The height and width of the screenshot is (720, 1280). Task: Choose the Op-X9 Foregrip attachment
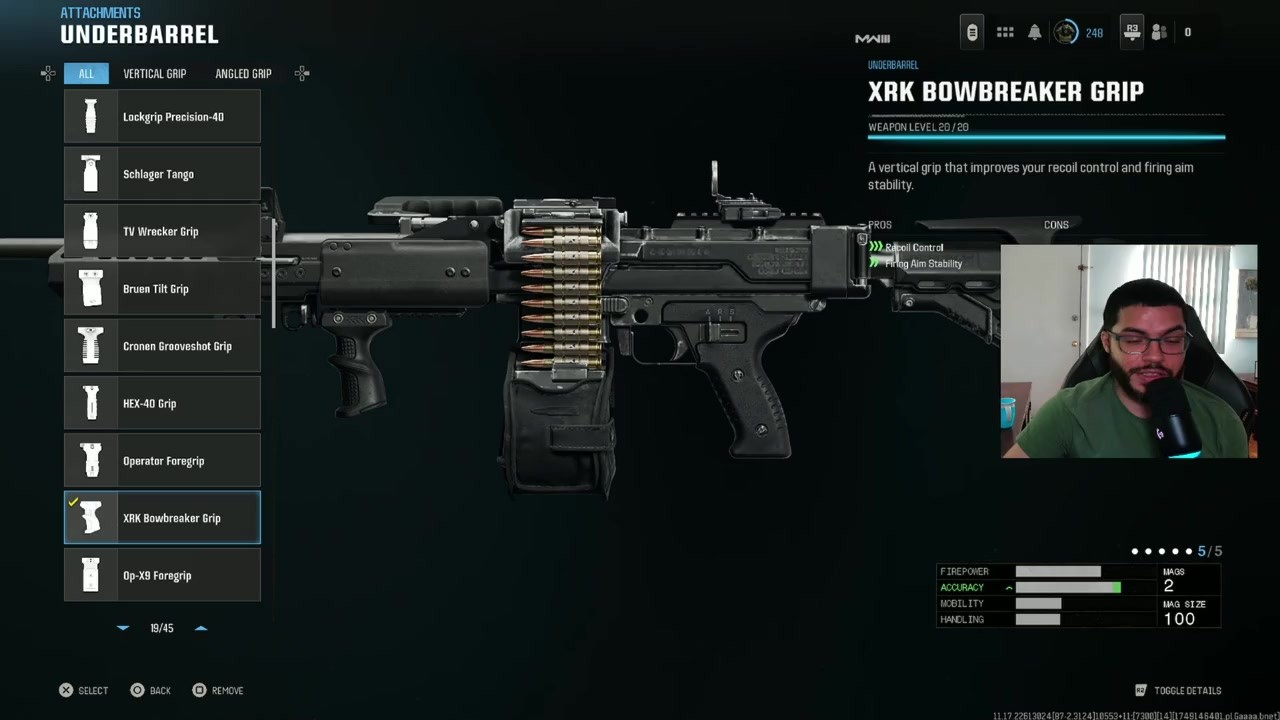coord(162,575)
